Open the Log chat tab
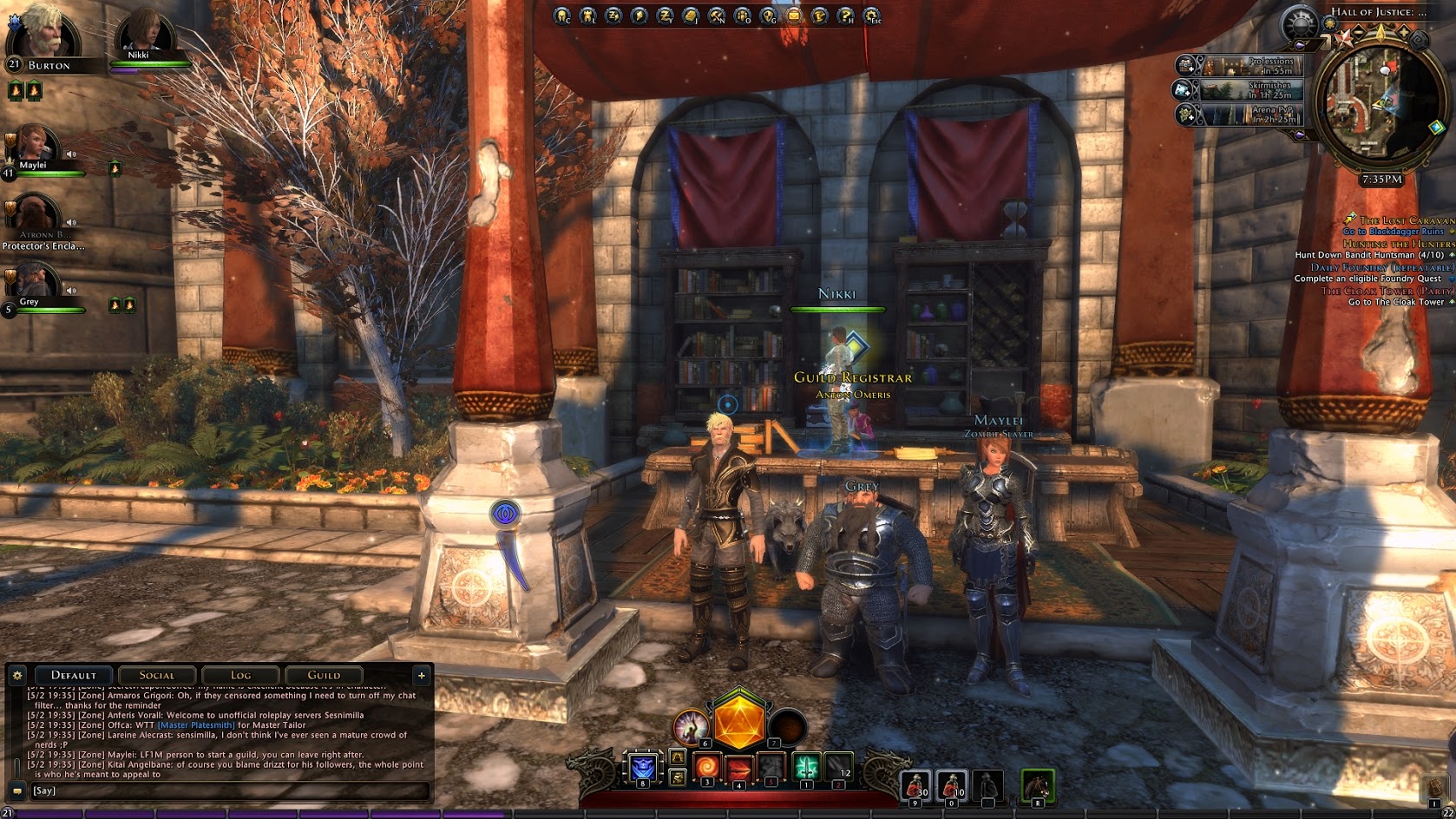1456x819 pixels. click(x=240, y=675)
